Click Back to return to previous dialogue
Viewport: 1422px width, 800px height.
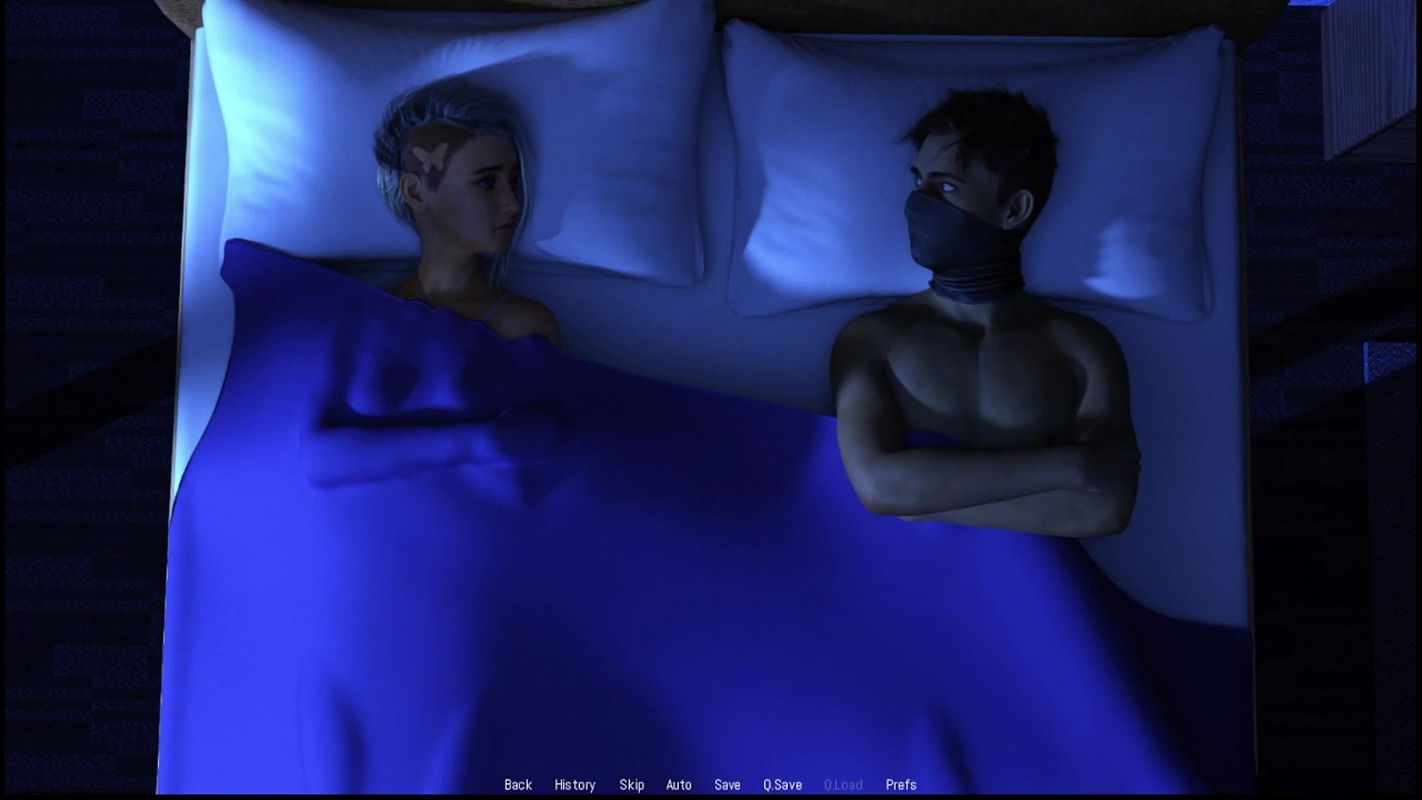[x=517, y=785]
